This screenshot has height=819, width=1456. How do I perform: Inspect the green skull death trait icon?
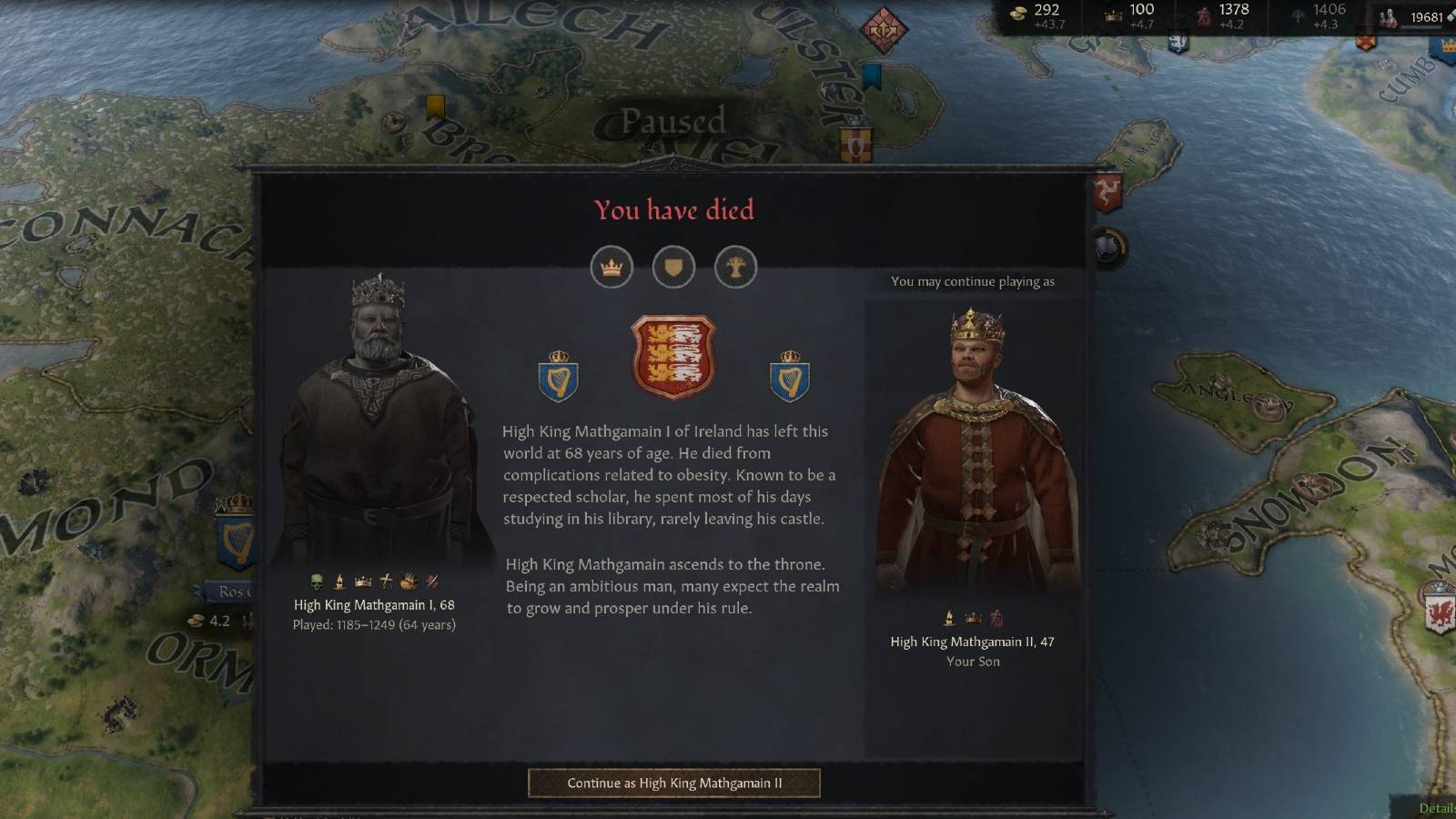[316, 581]
